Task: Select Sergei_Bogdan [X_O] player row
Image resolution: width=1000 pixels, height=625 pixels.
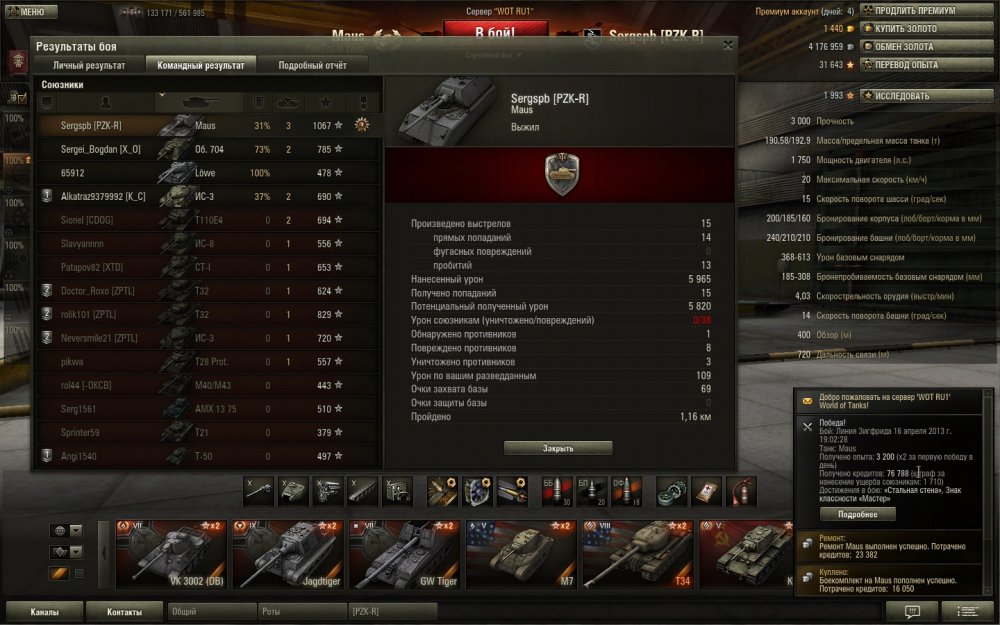Action: pyautogui.click(x=101, y=149)
